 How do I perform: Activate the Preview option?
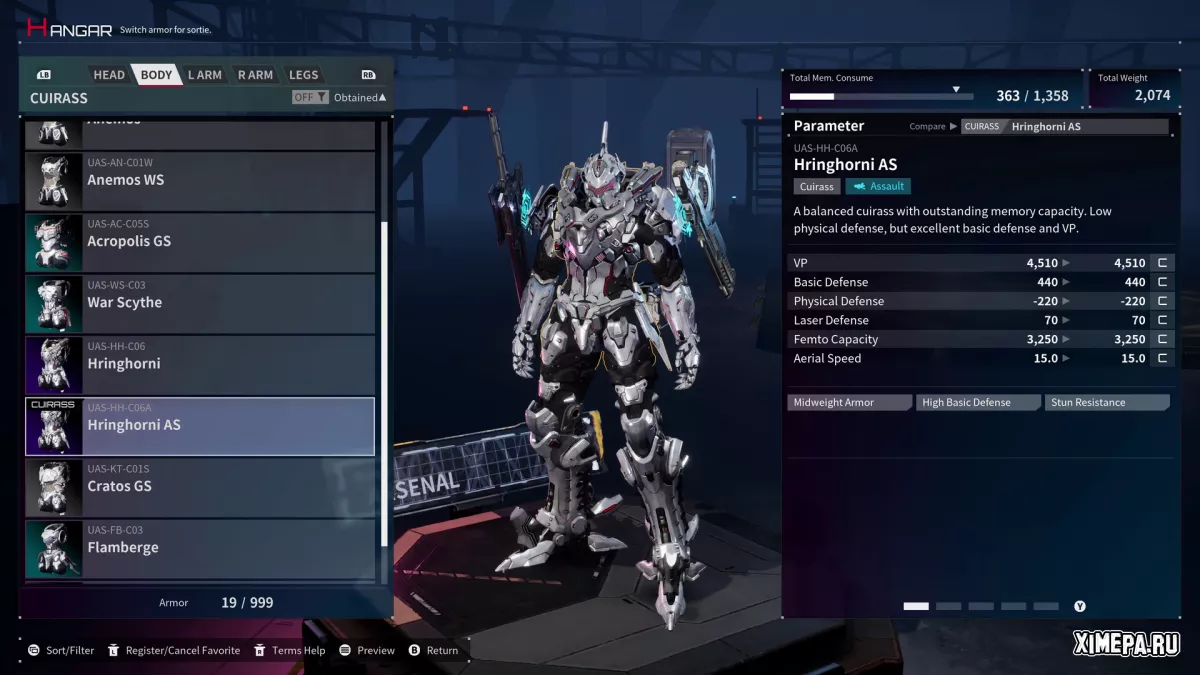(x=367, y=650)
